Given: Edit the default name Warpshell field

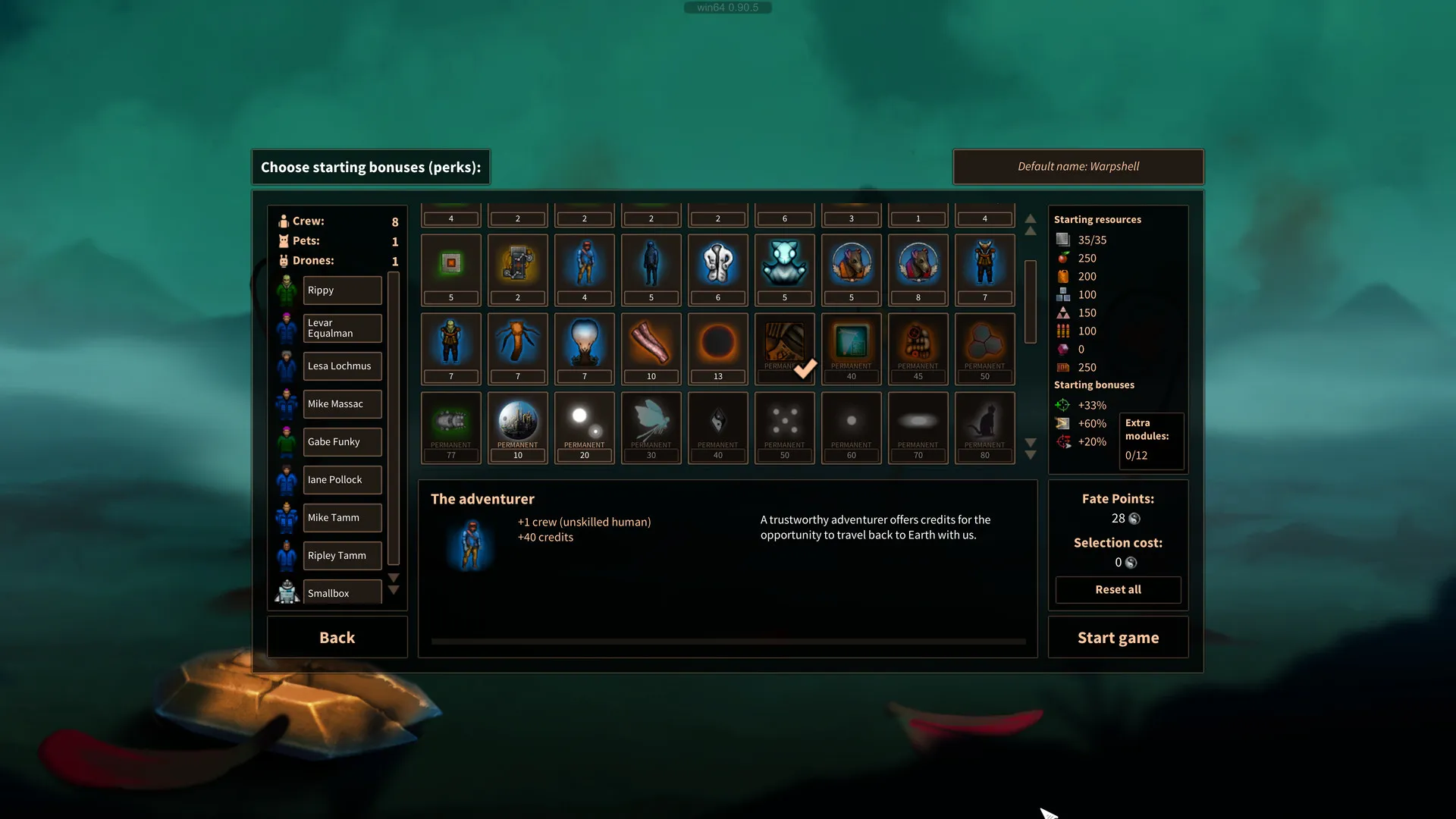Looking at the screenshot, I should [1078, 167].
